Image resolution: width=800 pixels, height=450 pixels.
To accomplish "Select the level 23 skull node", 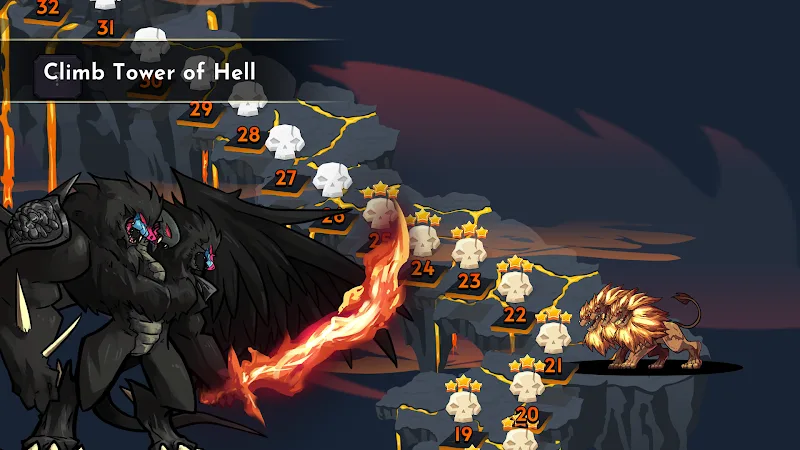I will pyautogui.click(x=469, y=252).
